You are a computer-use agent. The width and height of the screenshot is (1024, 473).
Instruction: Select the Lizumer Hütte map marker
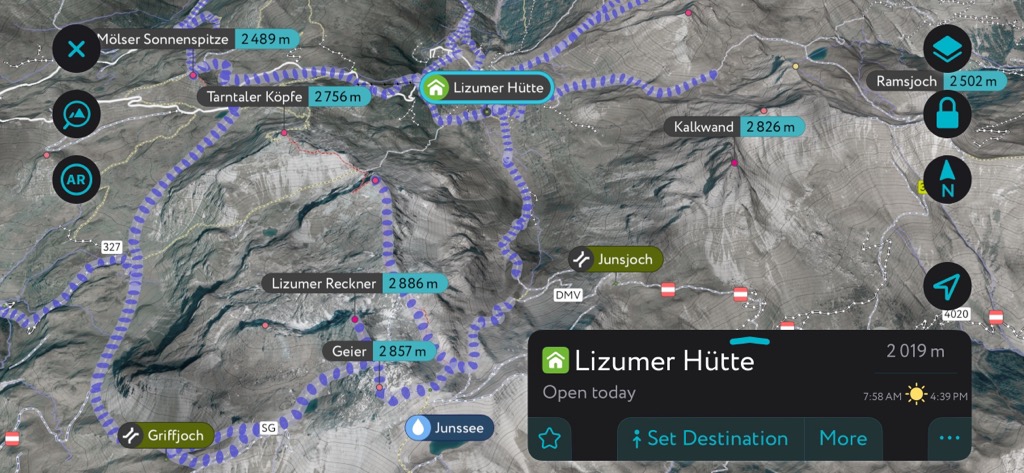(x=486, y=88)
